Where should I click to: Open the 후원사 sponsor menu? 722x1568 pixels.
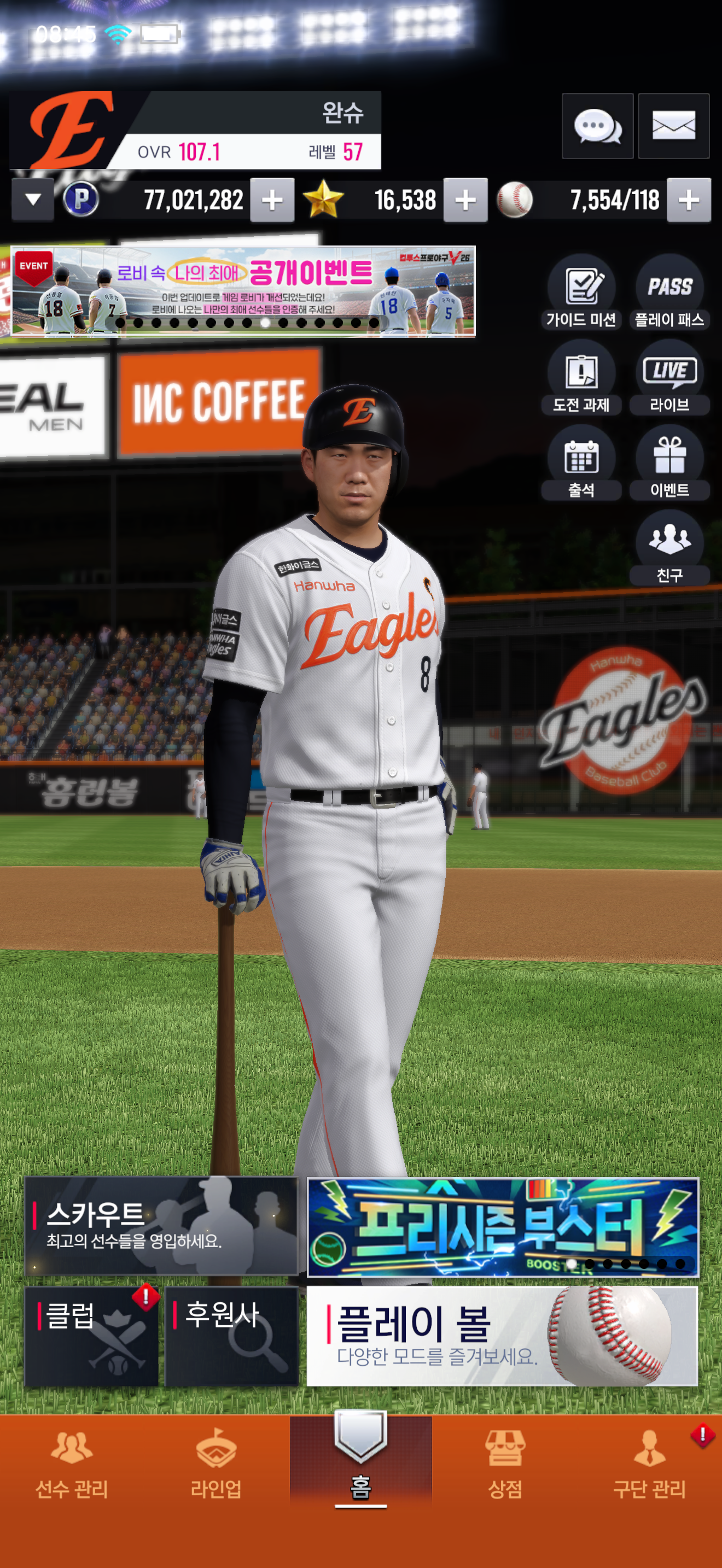click(x=232, y=1336)
